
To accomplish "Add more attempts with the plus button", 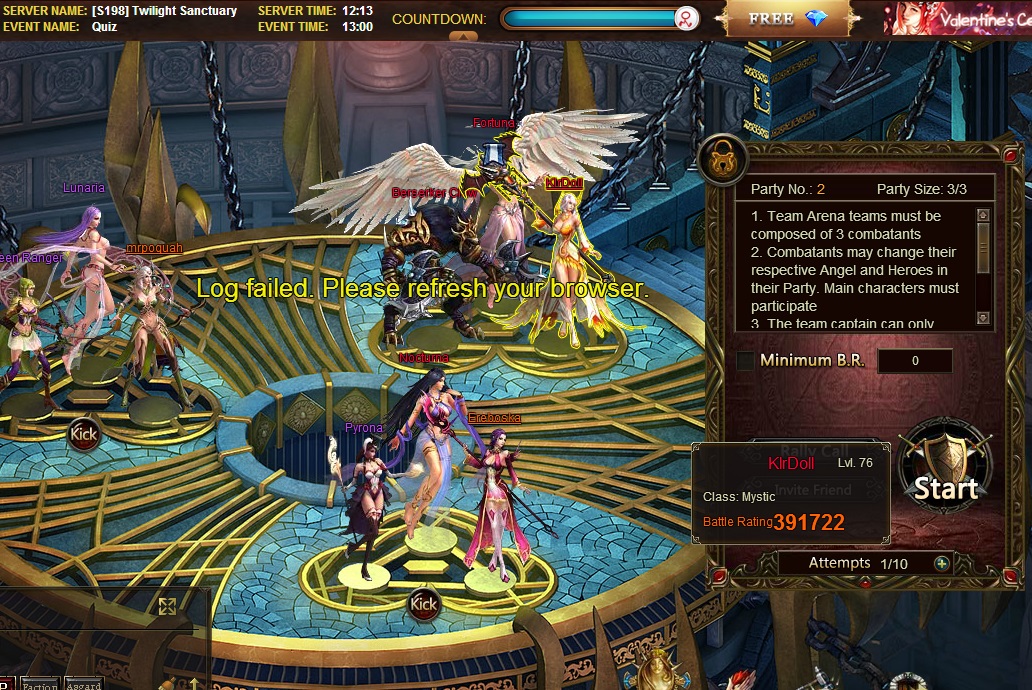I will (941, 564).
